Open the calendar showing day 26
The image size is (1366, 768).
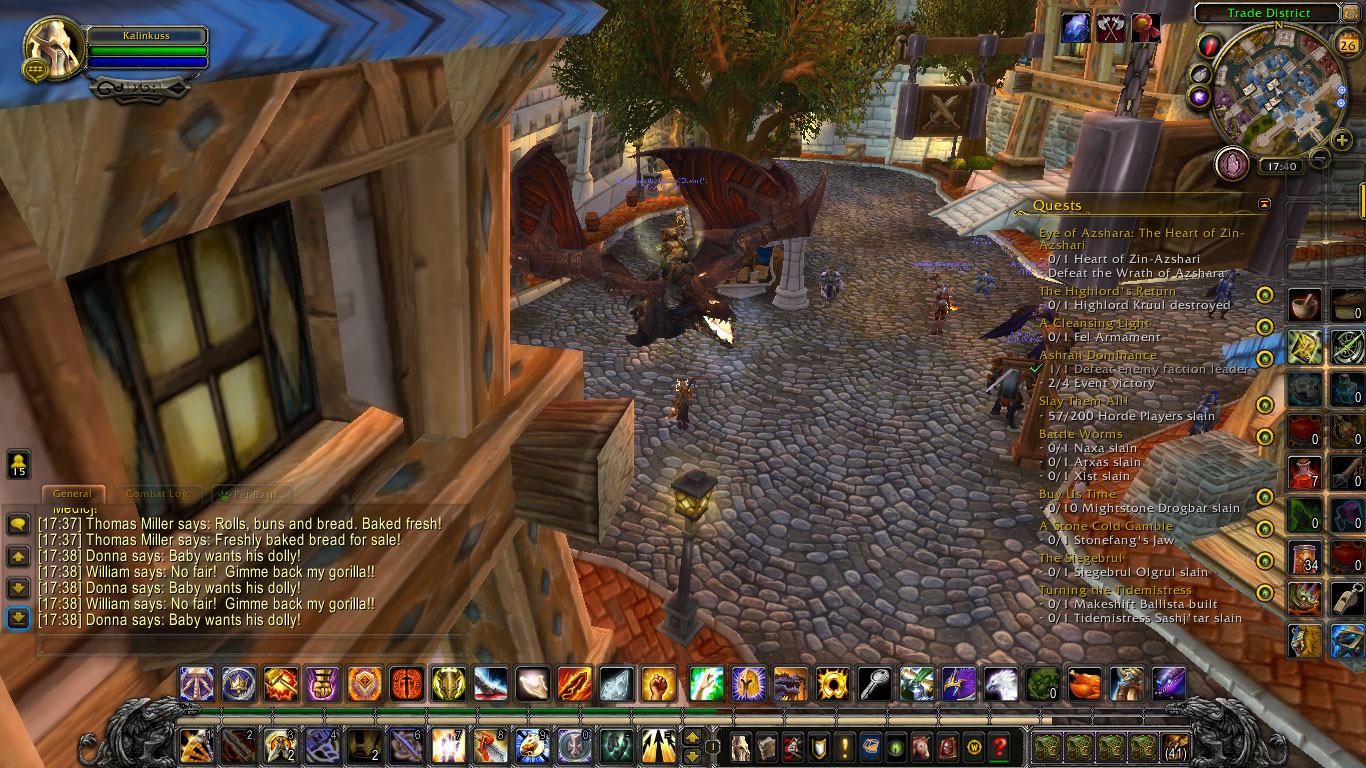point(1347,44)
